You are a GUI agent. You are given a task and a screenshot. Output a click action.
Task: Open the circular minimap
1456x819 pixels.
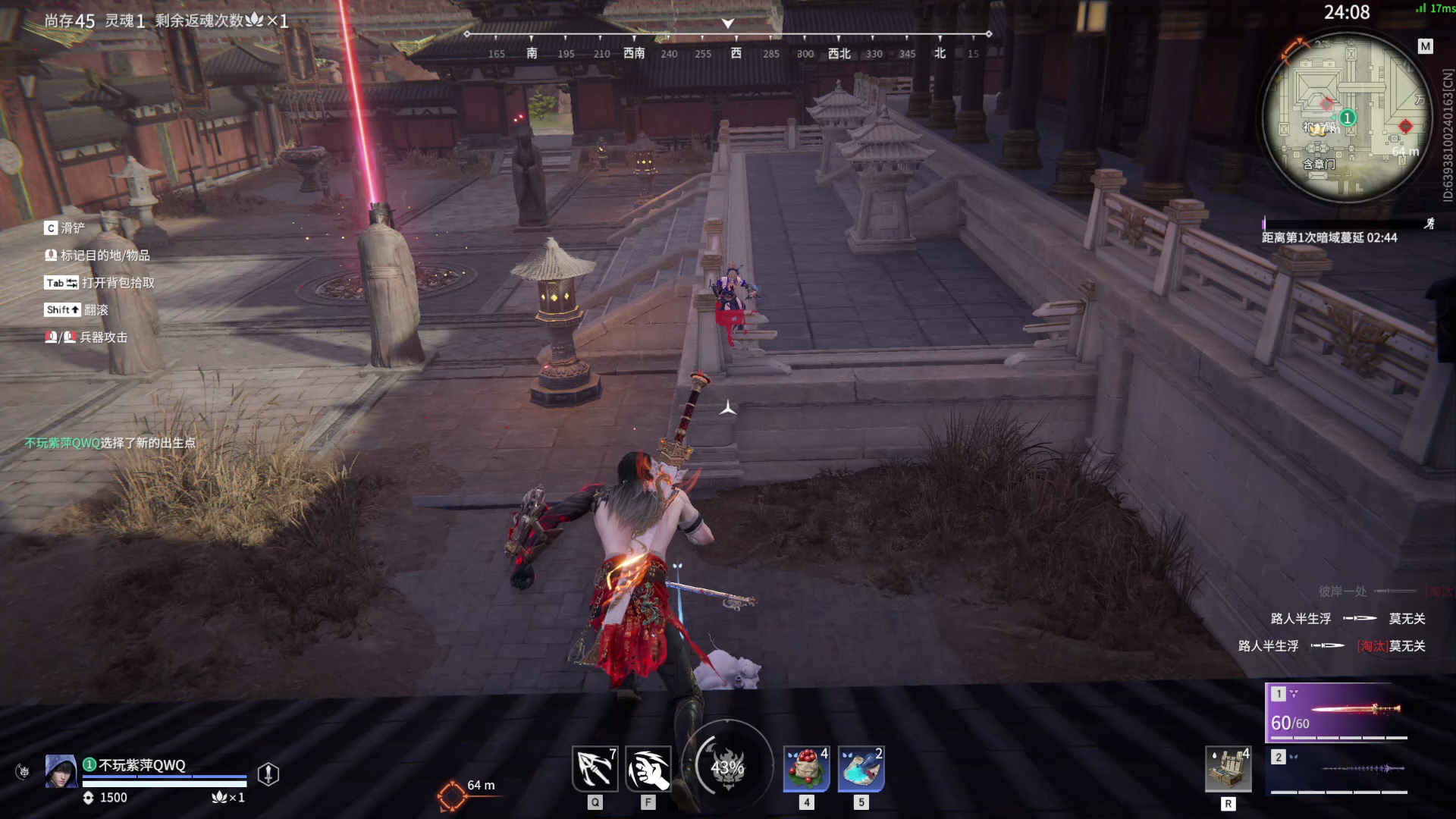point(1346,118)
